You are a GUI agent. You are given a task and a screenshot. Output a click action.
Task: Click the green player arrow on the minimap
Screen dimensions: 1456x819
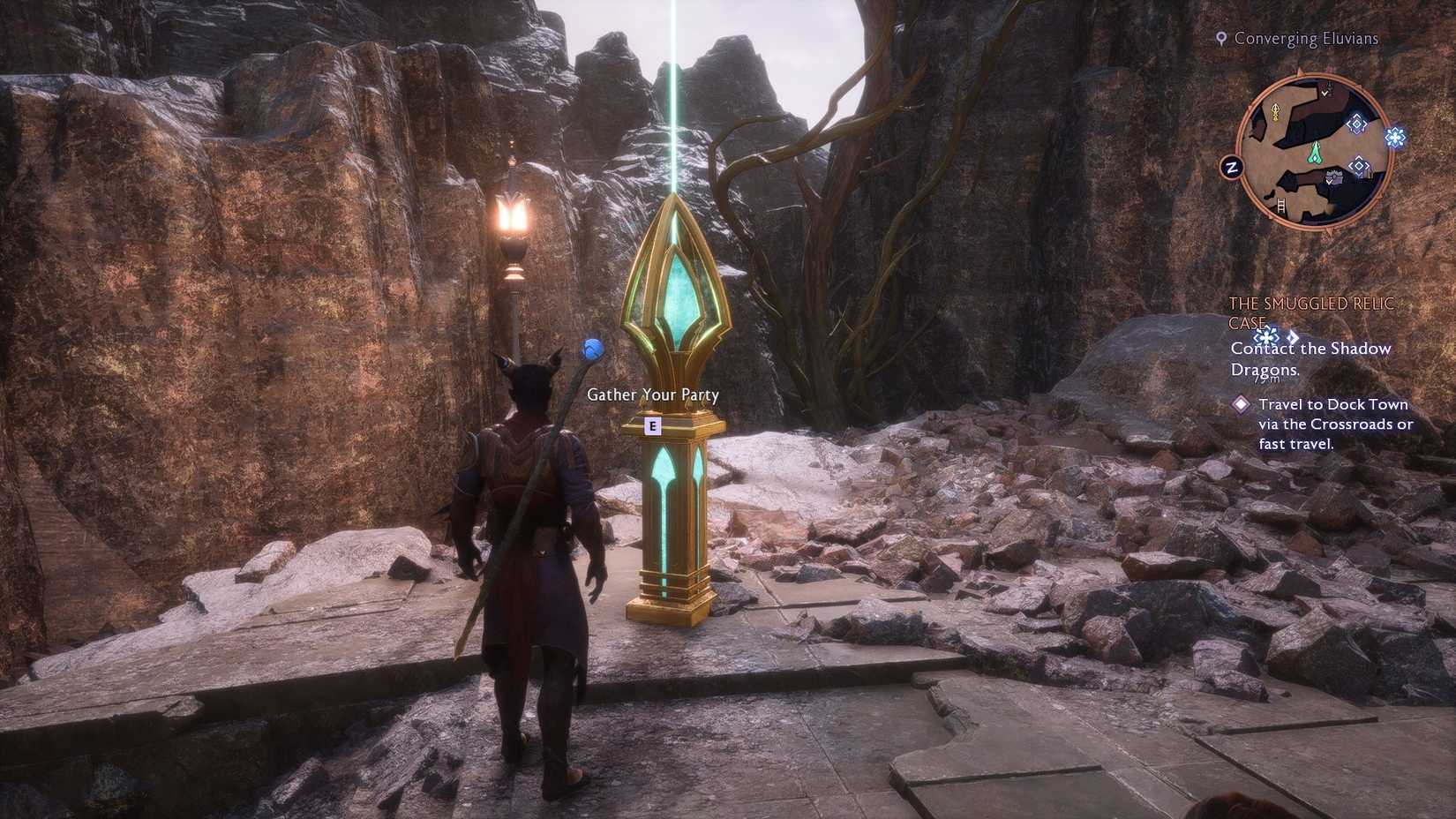tap(1315, 154)
